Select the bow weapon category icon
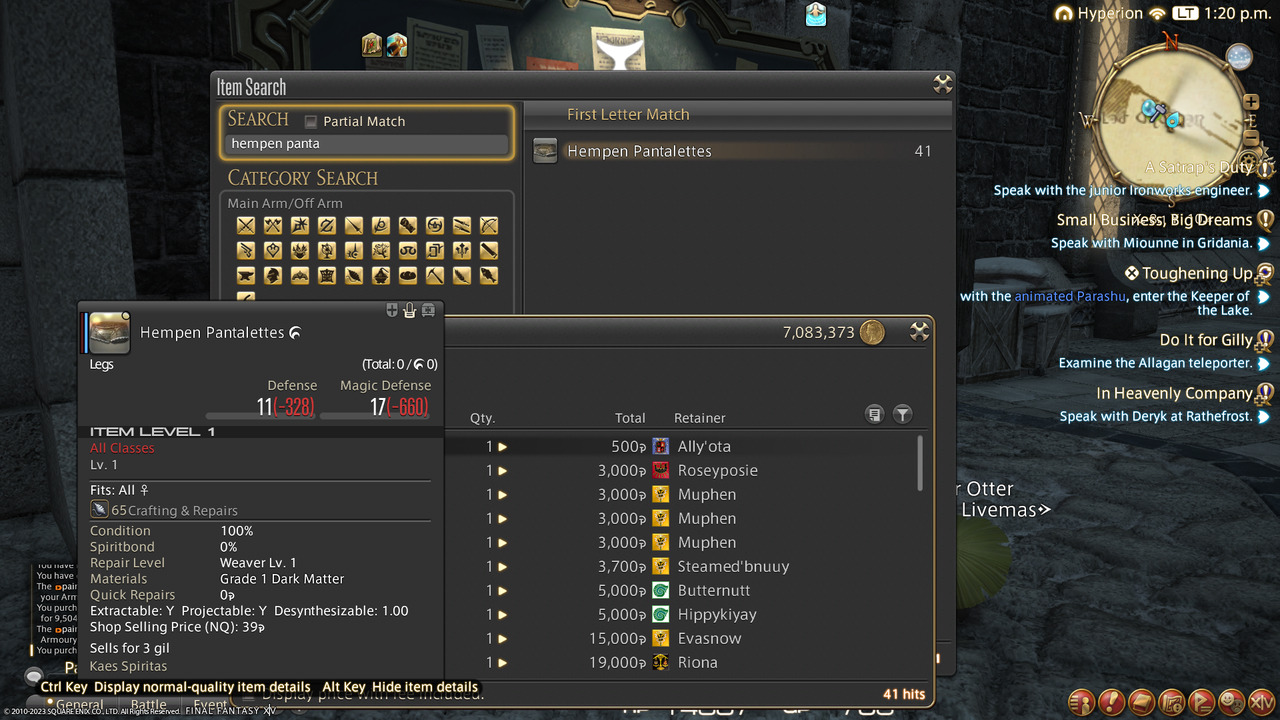 (x=489, y=226)
